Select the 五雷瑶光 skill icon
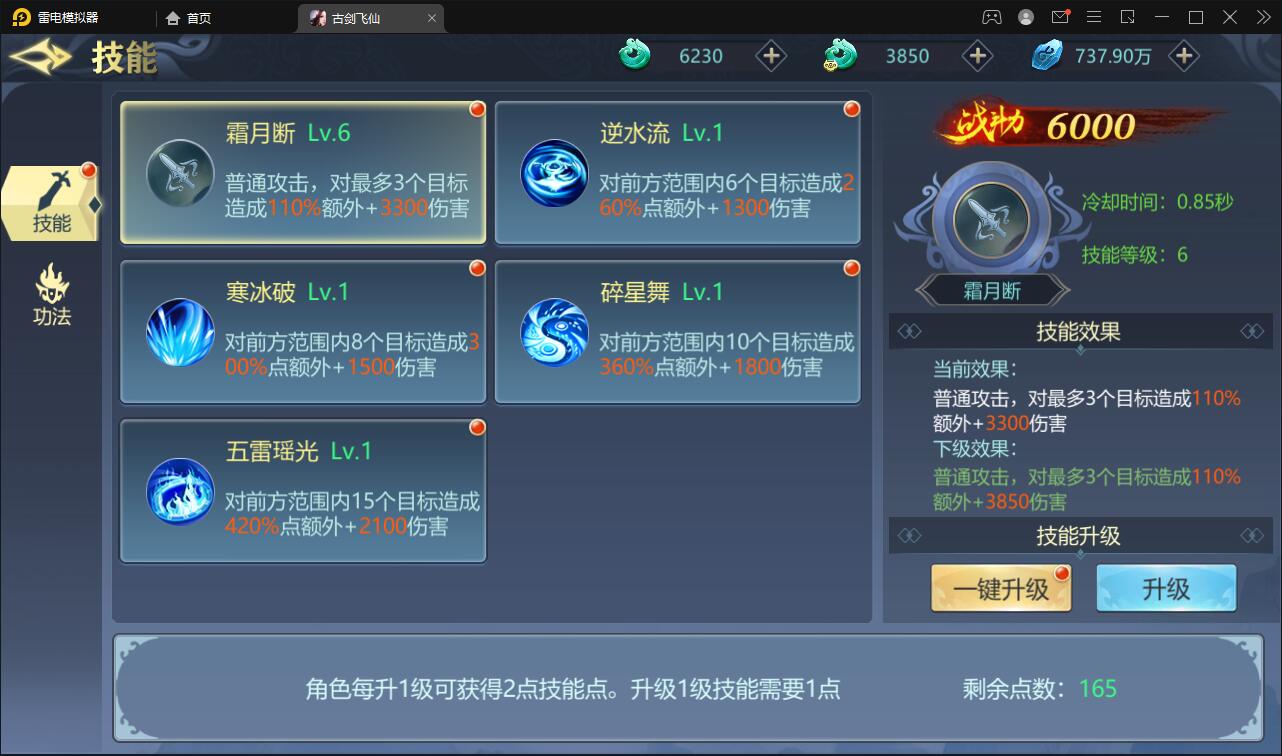Viewport: 1282px width, 756px height. (x=180, y=490)
